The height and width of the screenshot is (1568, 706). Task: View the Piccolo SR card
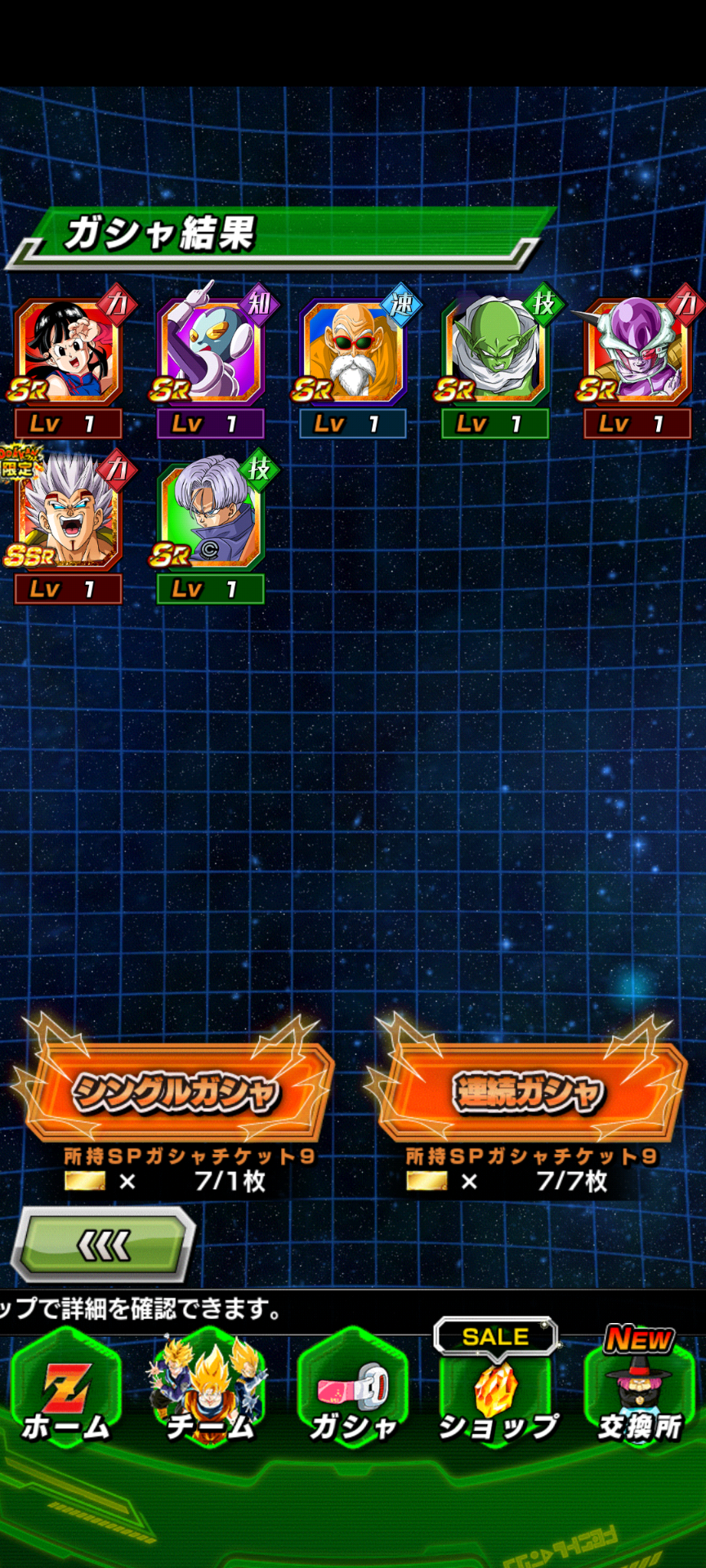(x=495, y=353)
